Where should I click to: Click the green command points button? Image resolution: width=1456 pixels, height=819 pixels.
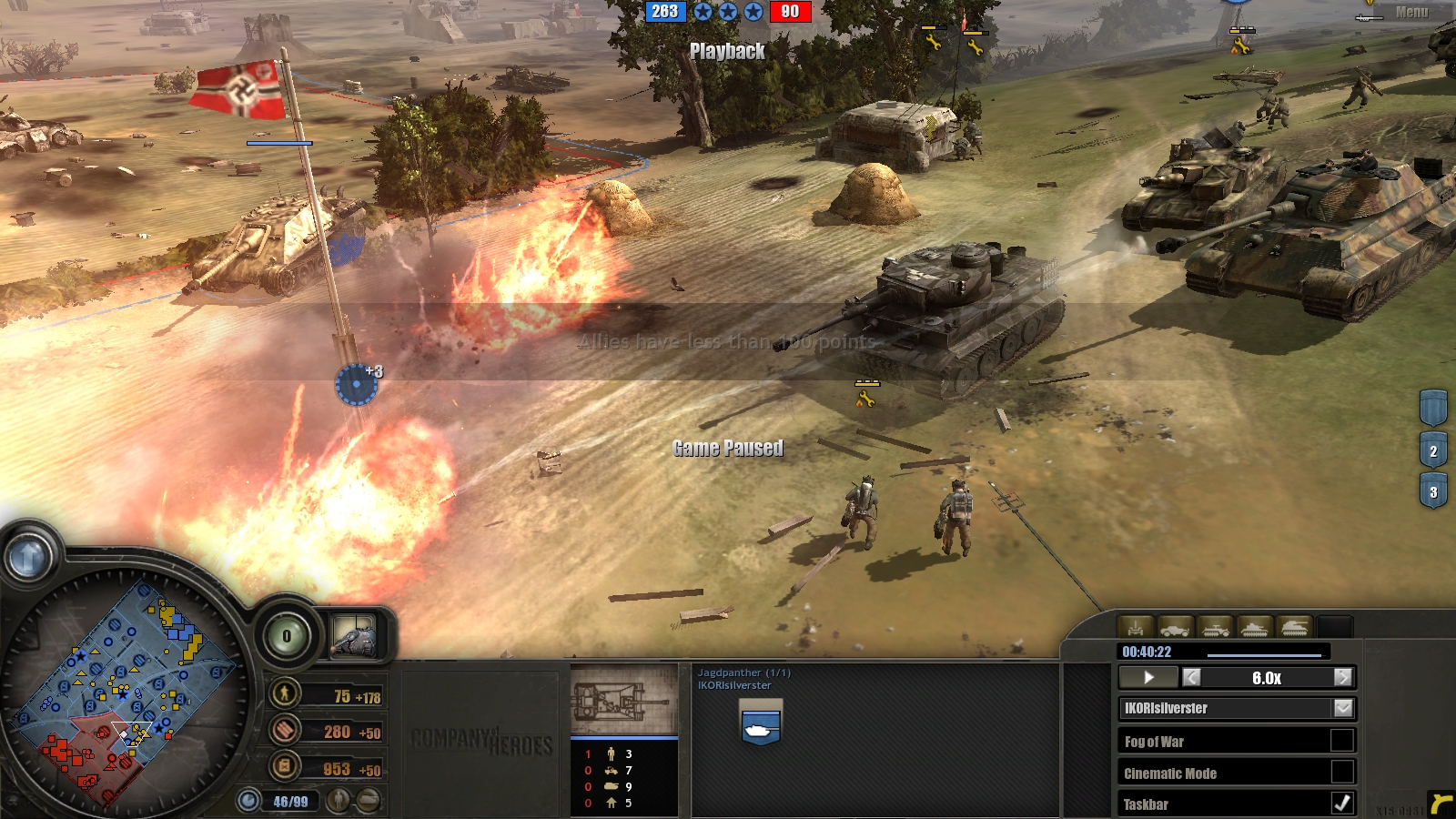[287, 636]
